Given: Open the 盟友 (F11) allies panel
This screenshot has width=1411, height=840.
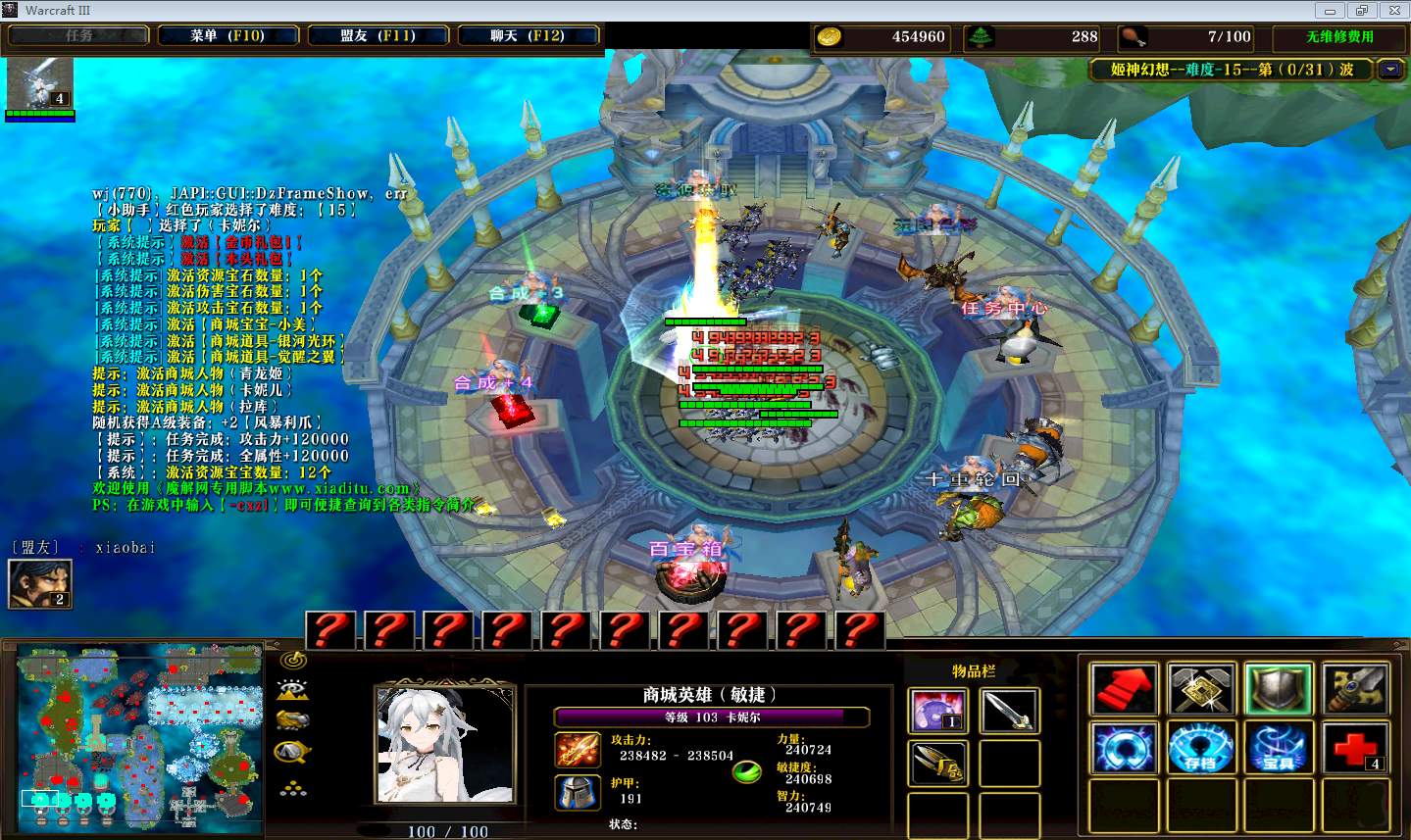Looking at the screenshot, I should (378, 35).
